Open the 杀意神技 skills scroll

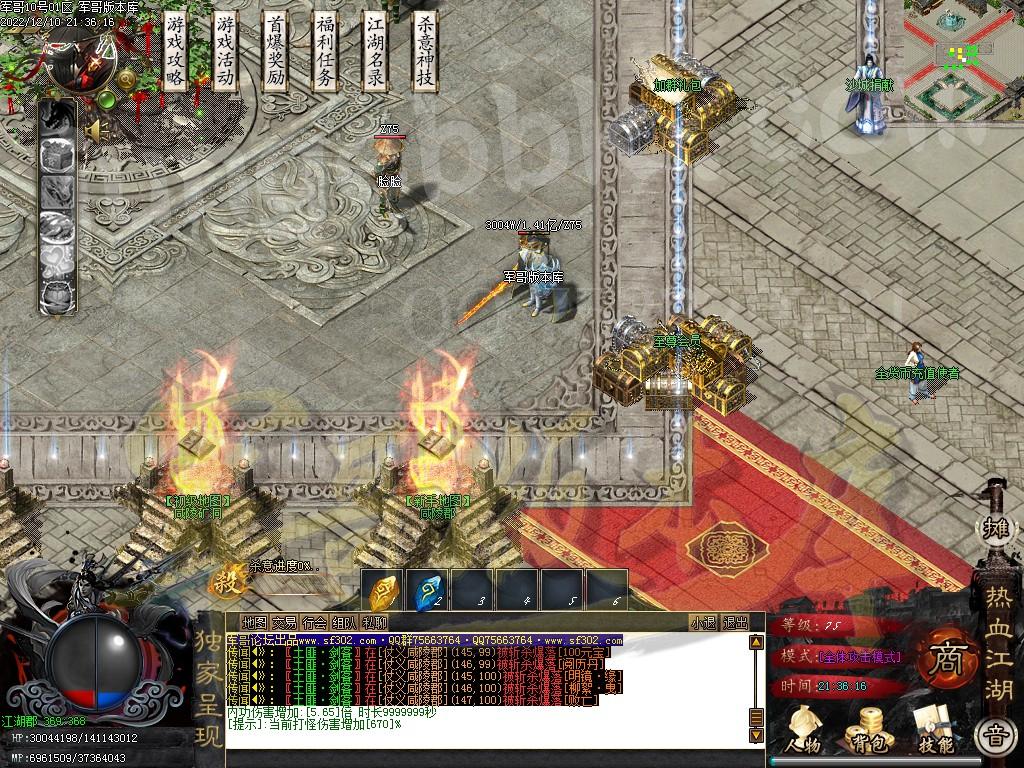click(x=425, y=52)
